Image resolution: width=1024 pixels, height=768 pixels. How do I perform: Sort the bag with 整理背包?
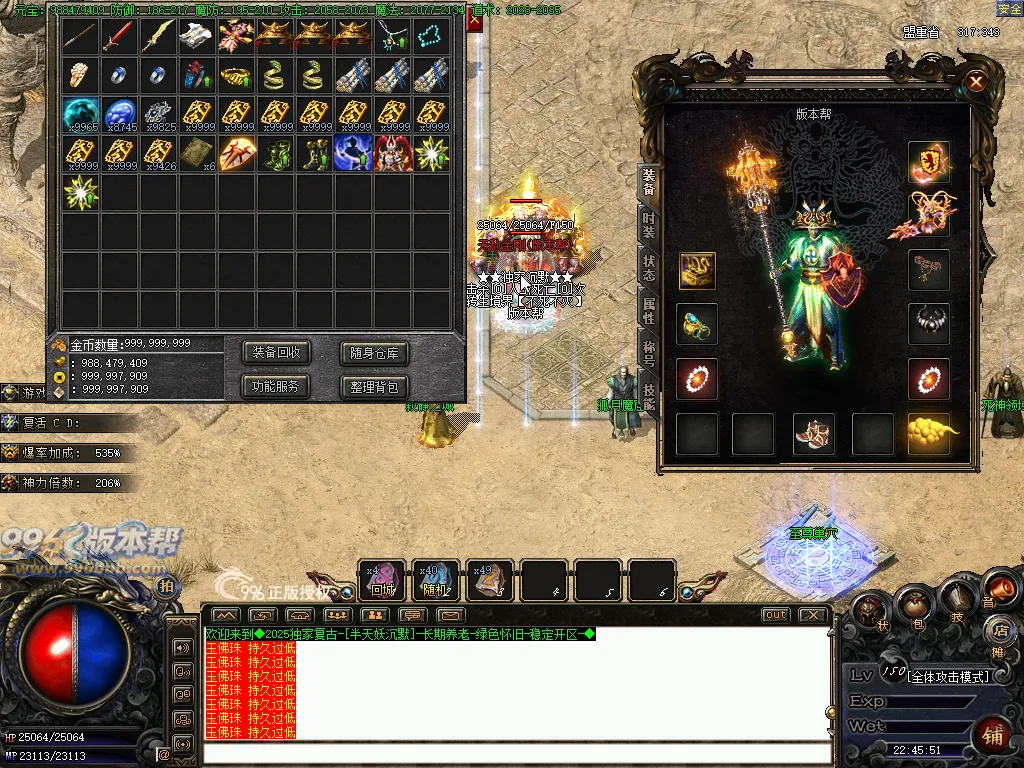(x=374, y=386)
